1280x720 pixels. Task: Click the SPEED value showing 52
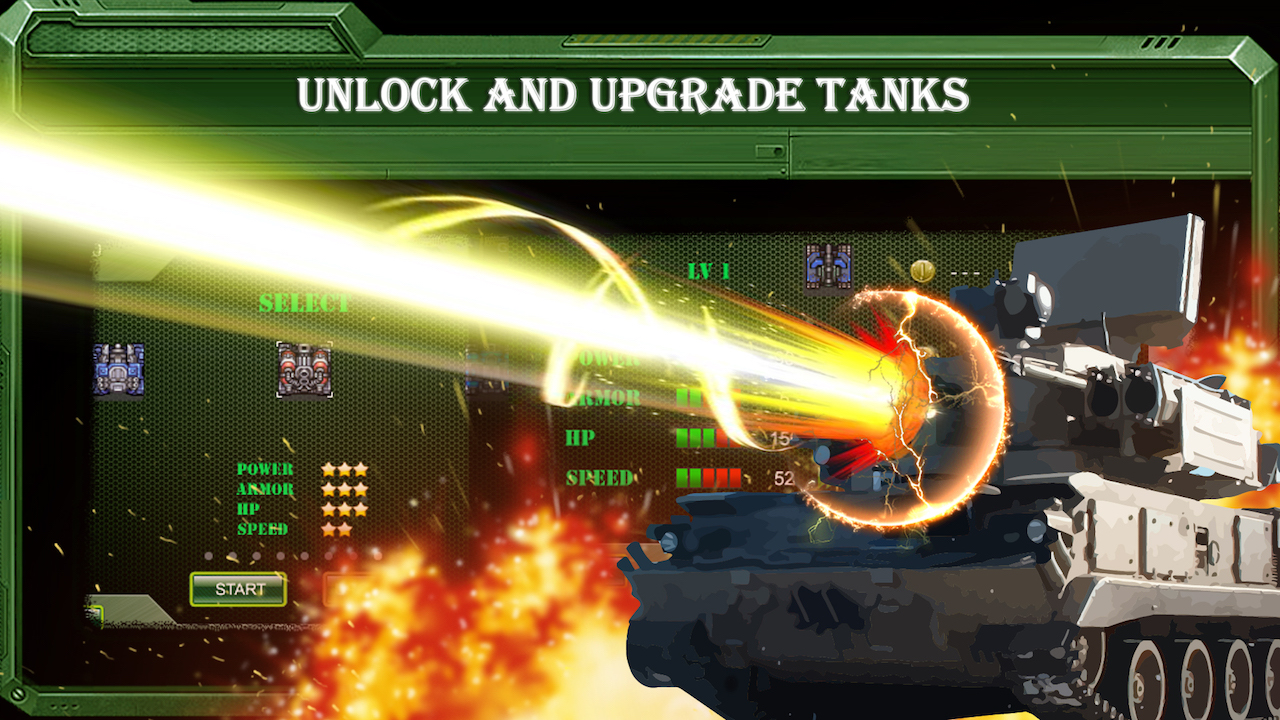[x=782, y=477]
